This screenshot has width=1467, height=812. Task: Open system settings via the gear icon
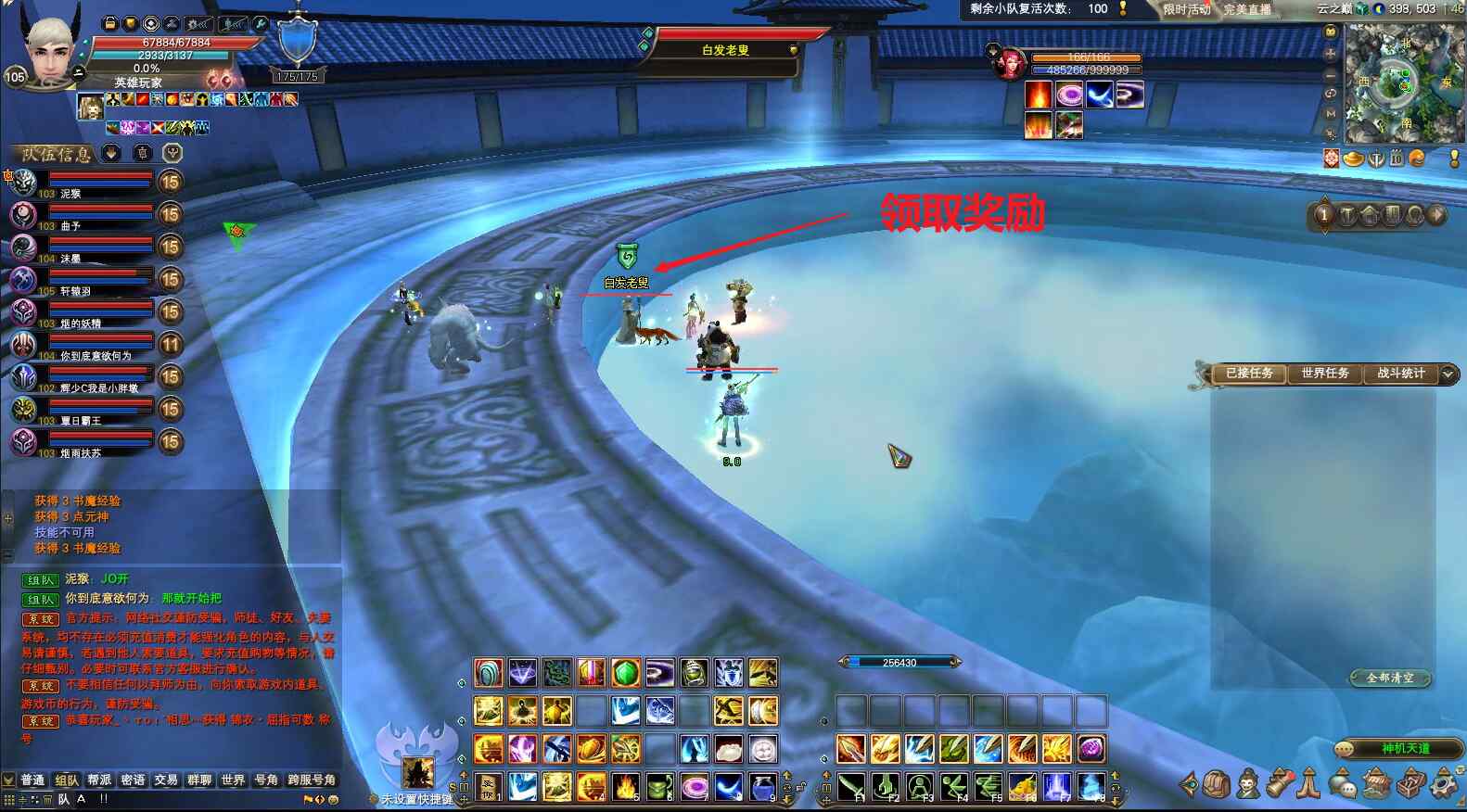[x=1445, y=785]
